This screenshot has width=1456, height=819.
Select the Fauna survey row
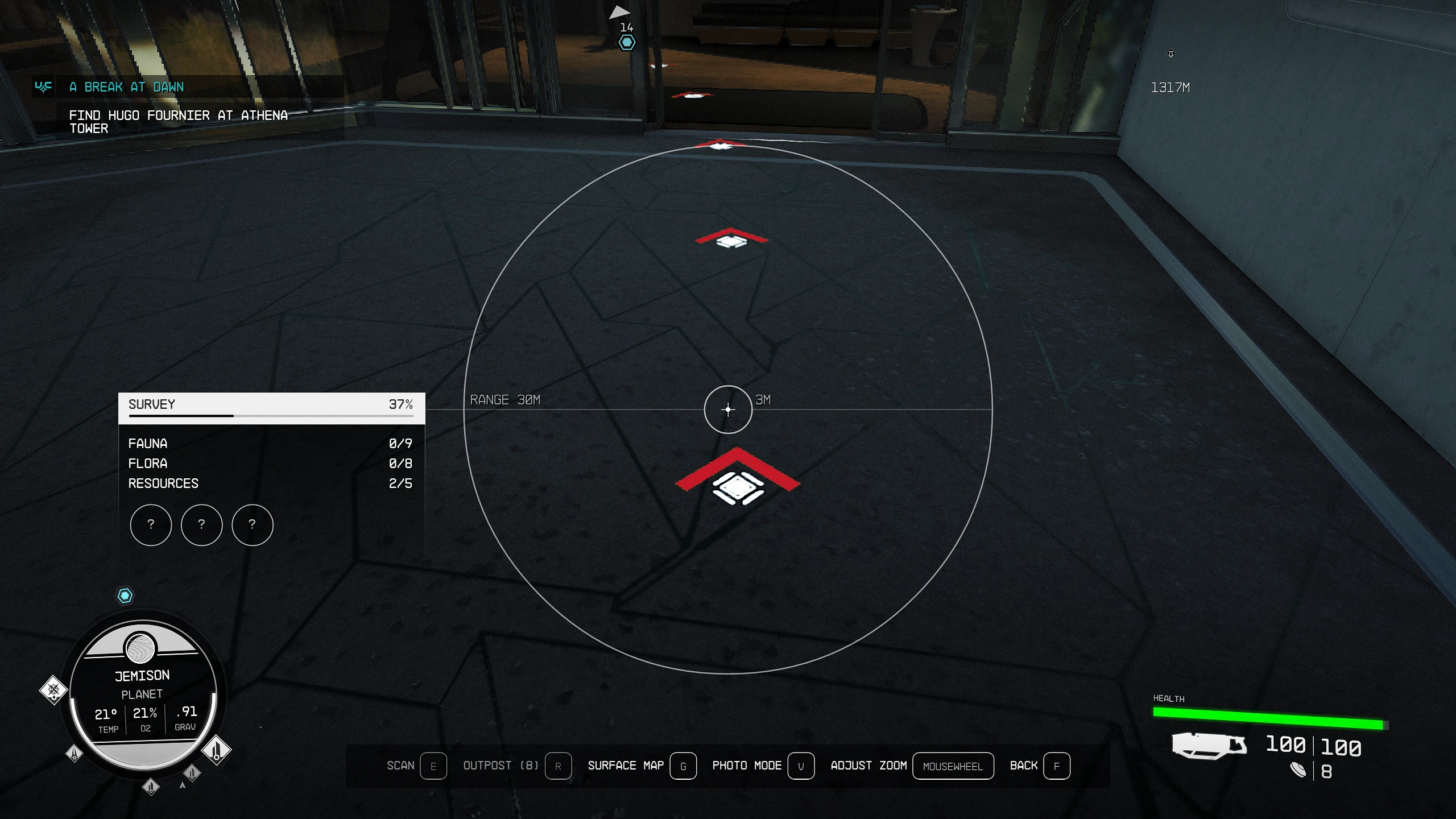click(270, 444)
